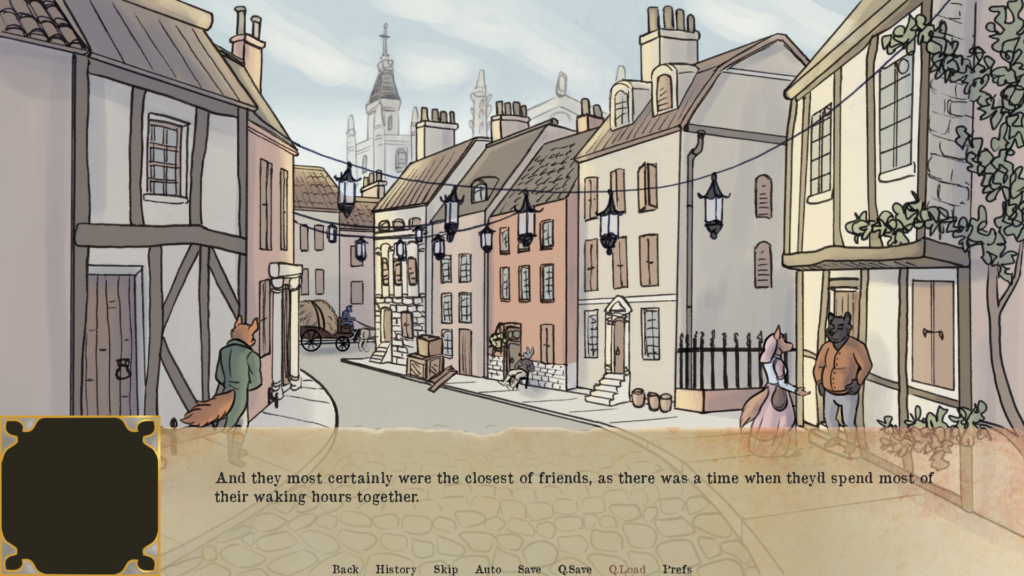Open the Prefs settings screen
Image resolution: width=1024 pixels, height=576 pixels.
(677, 569)
